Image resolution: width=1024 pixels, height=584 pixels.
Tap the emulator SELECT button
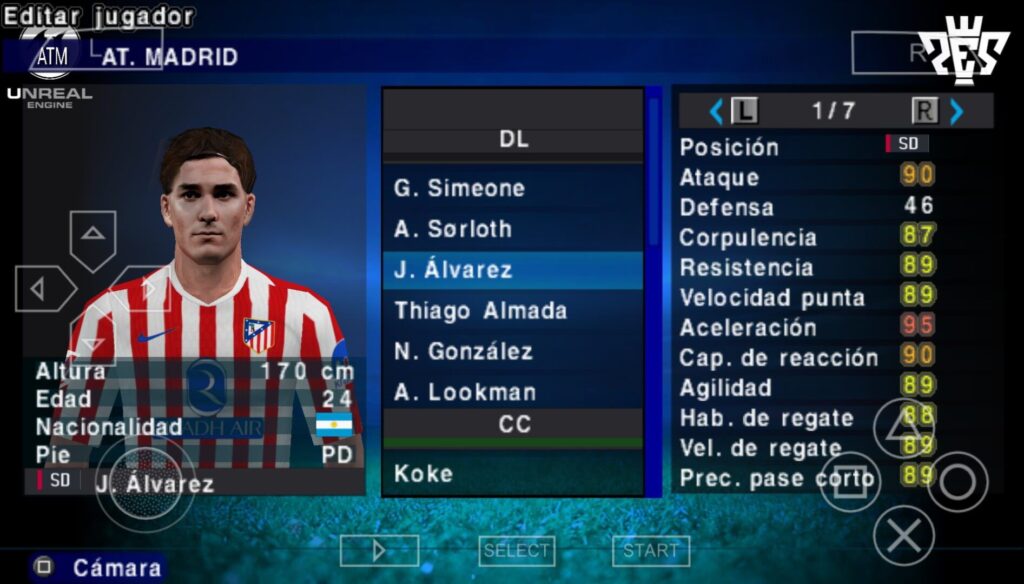pos(516,550)
